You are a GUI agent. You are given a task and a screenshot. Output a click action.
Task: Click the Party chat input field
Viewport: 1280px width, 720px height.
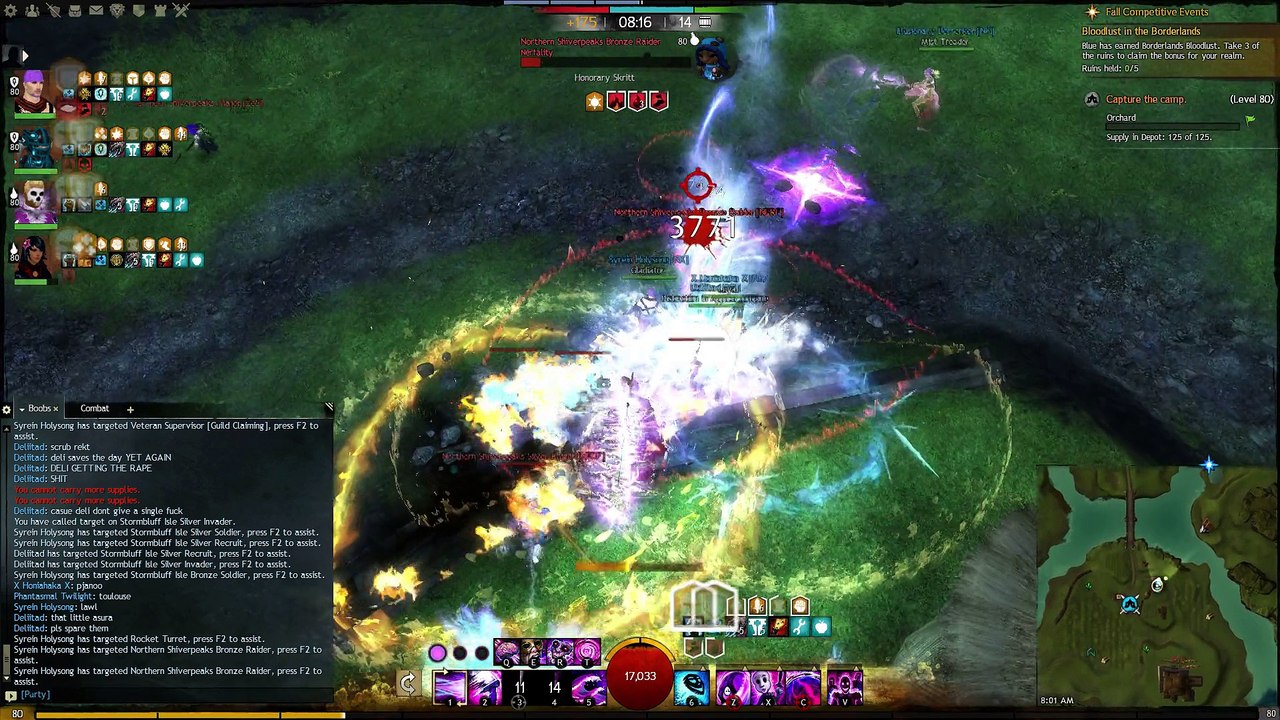170,694
